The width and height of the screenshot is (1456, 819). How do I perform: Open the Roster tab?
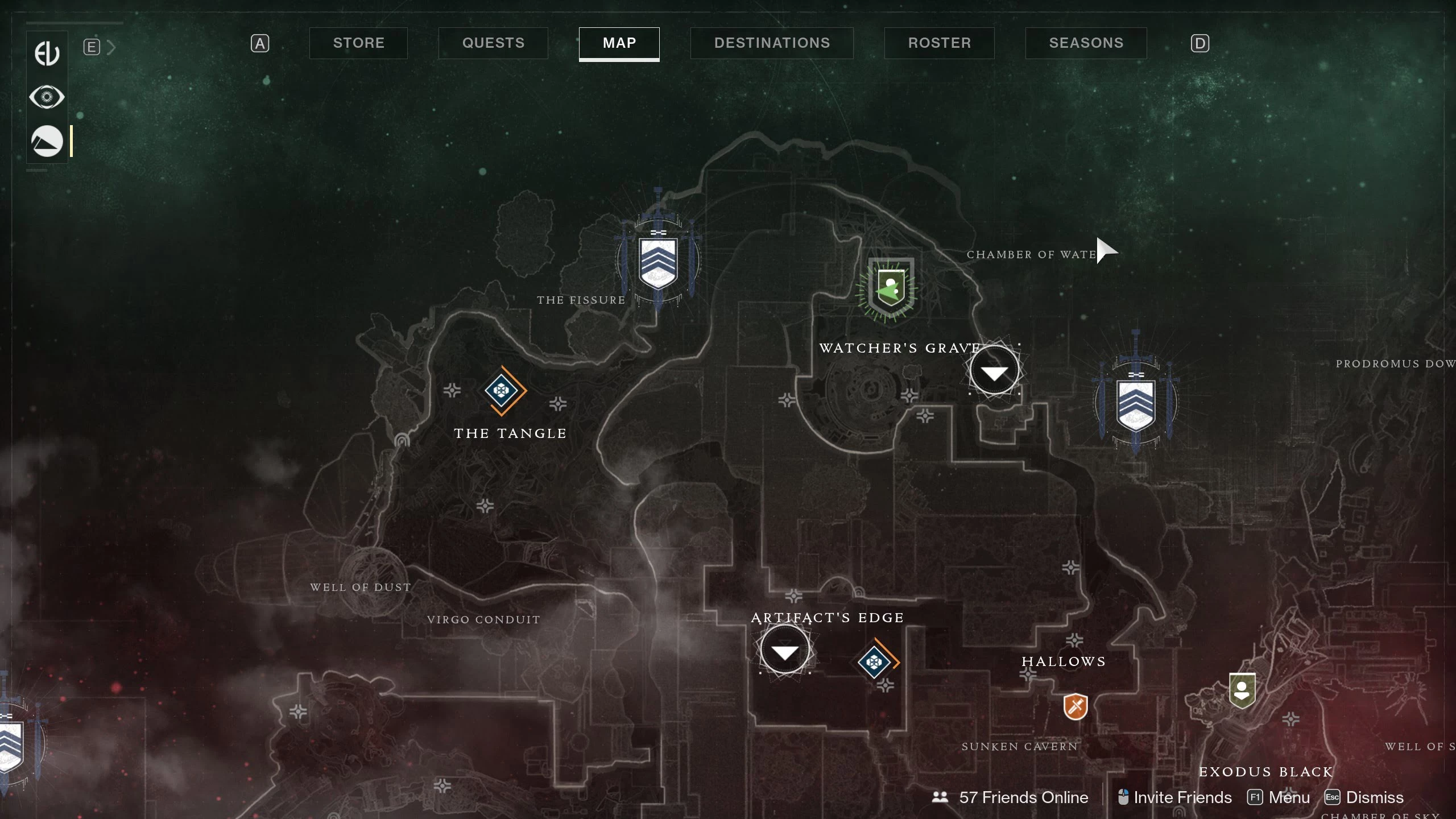(939, 43)
